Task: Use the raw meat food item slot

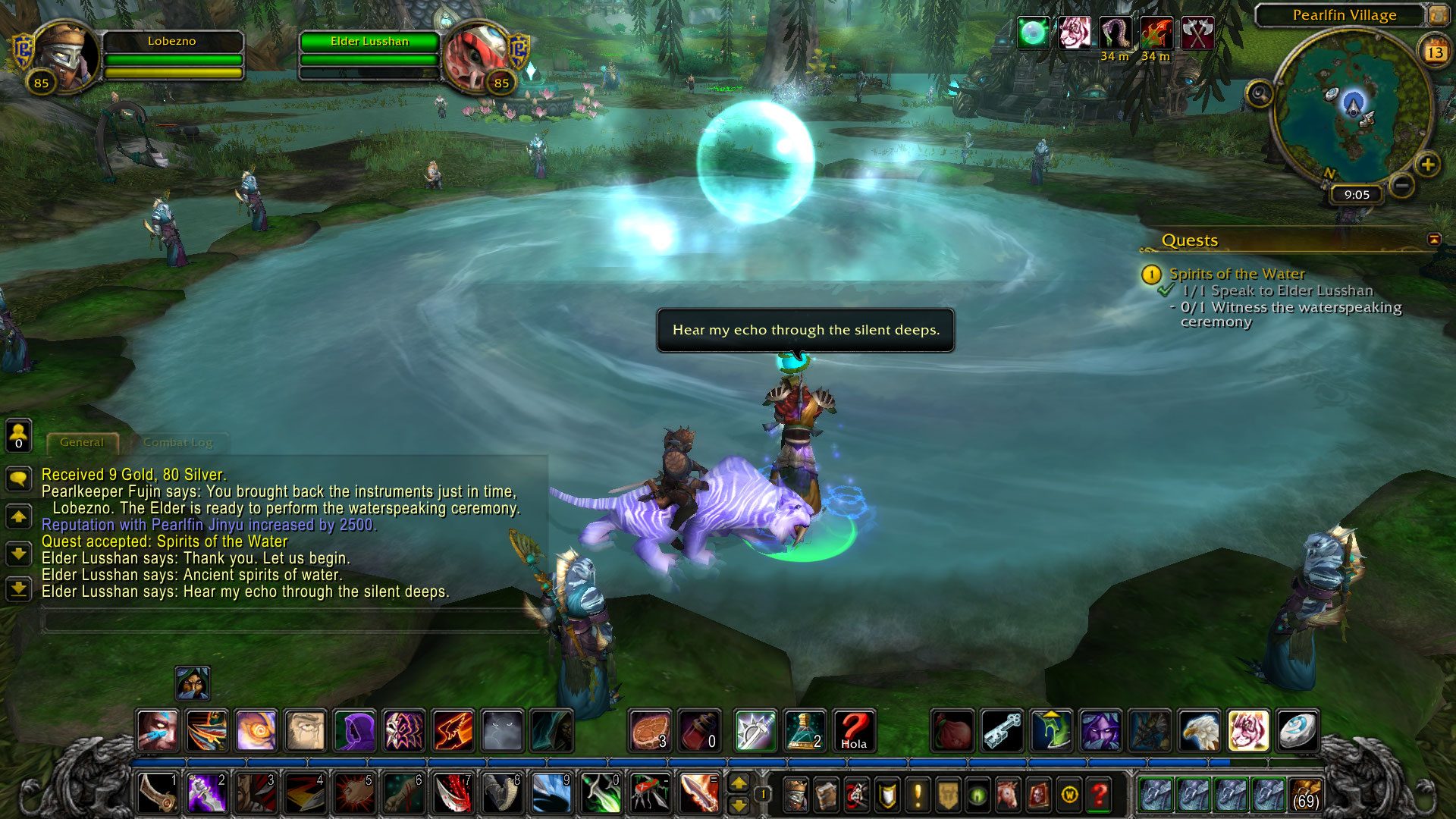Action: click(x=650, y=731)
